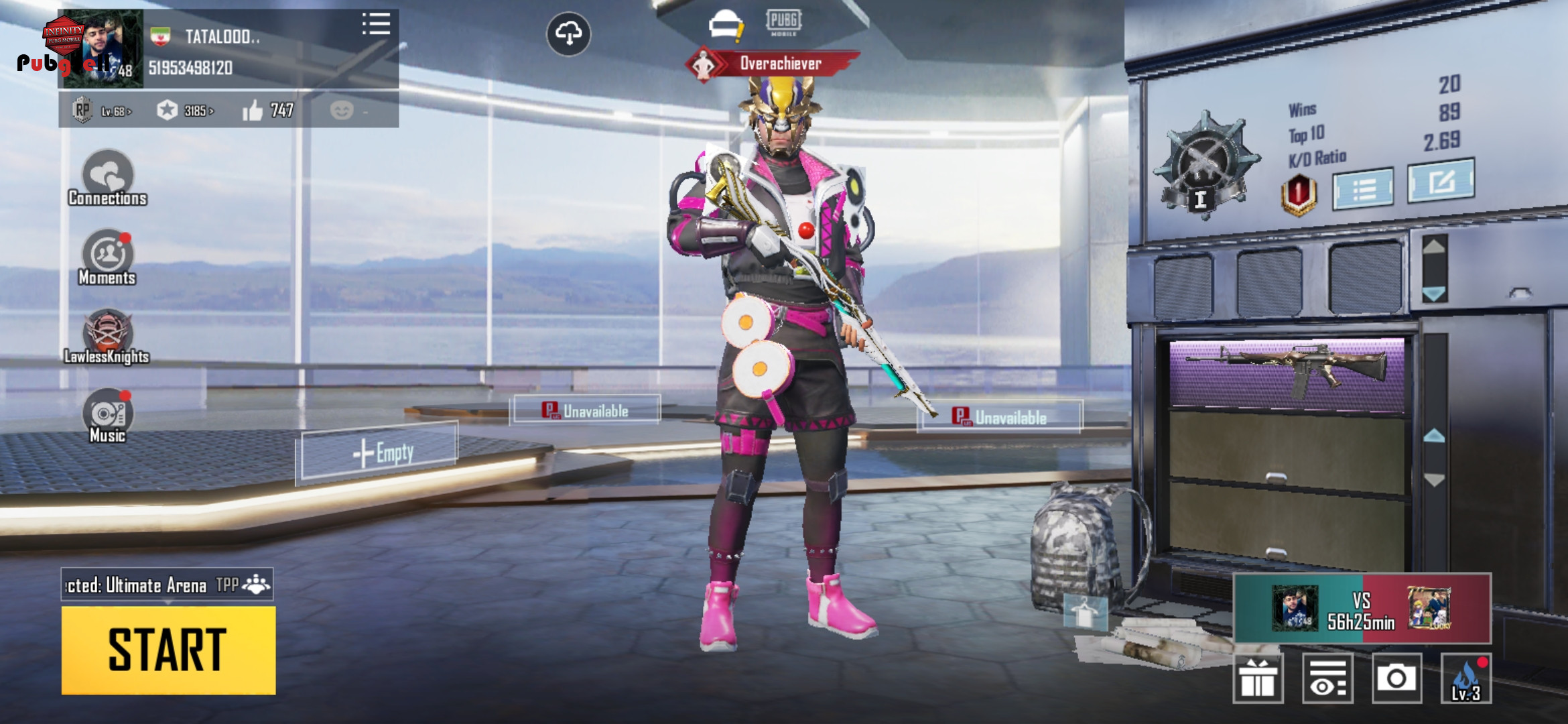Open the edit stats button with pencil icon
1568x724 pixels.
1441,181
